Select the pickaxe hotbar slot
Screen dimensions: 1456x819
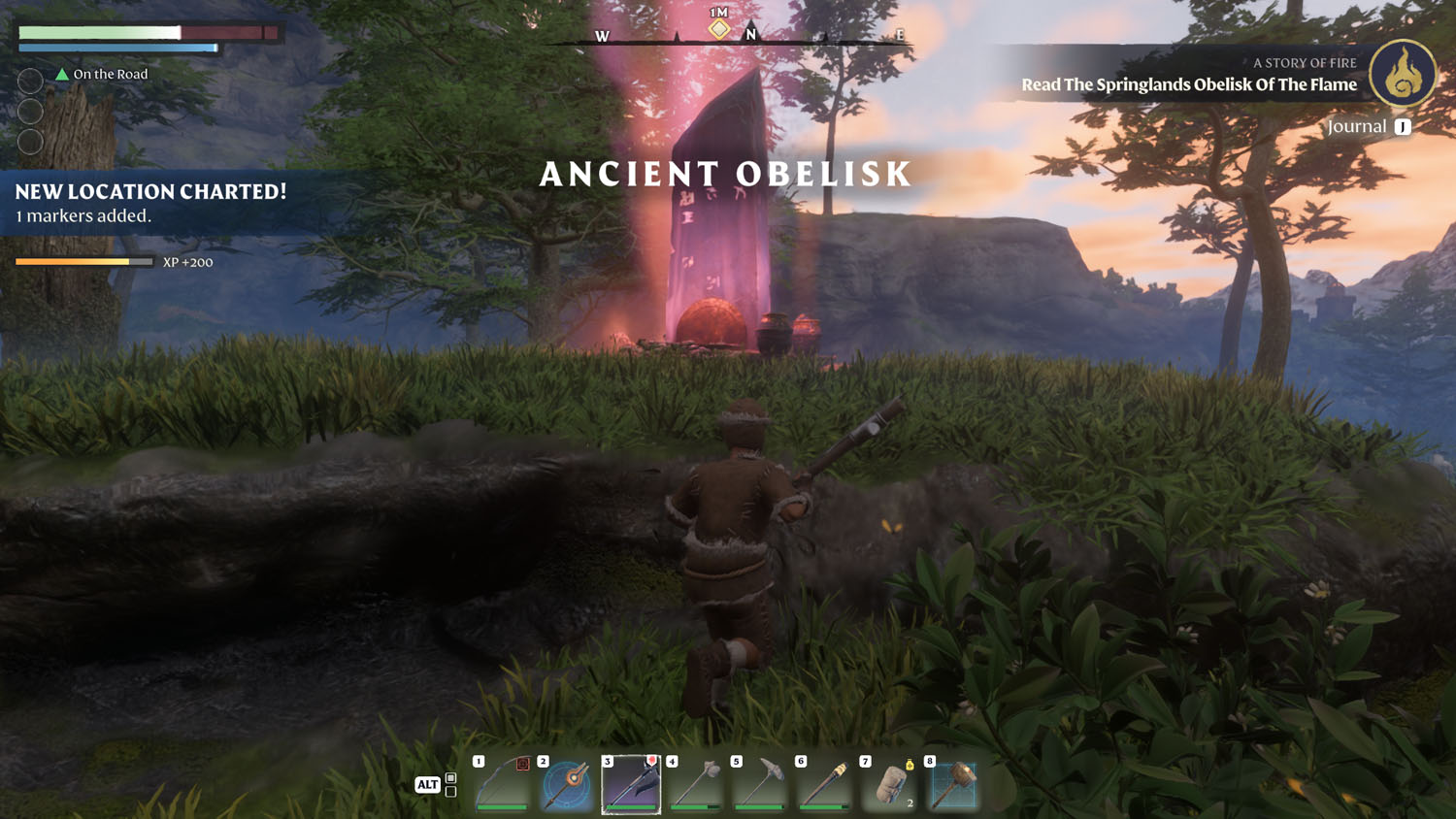coord(760,784)
